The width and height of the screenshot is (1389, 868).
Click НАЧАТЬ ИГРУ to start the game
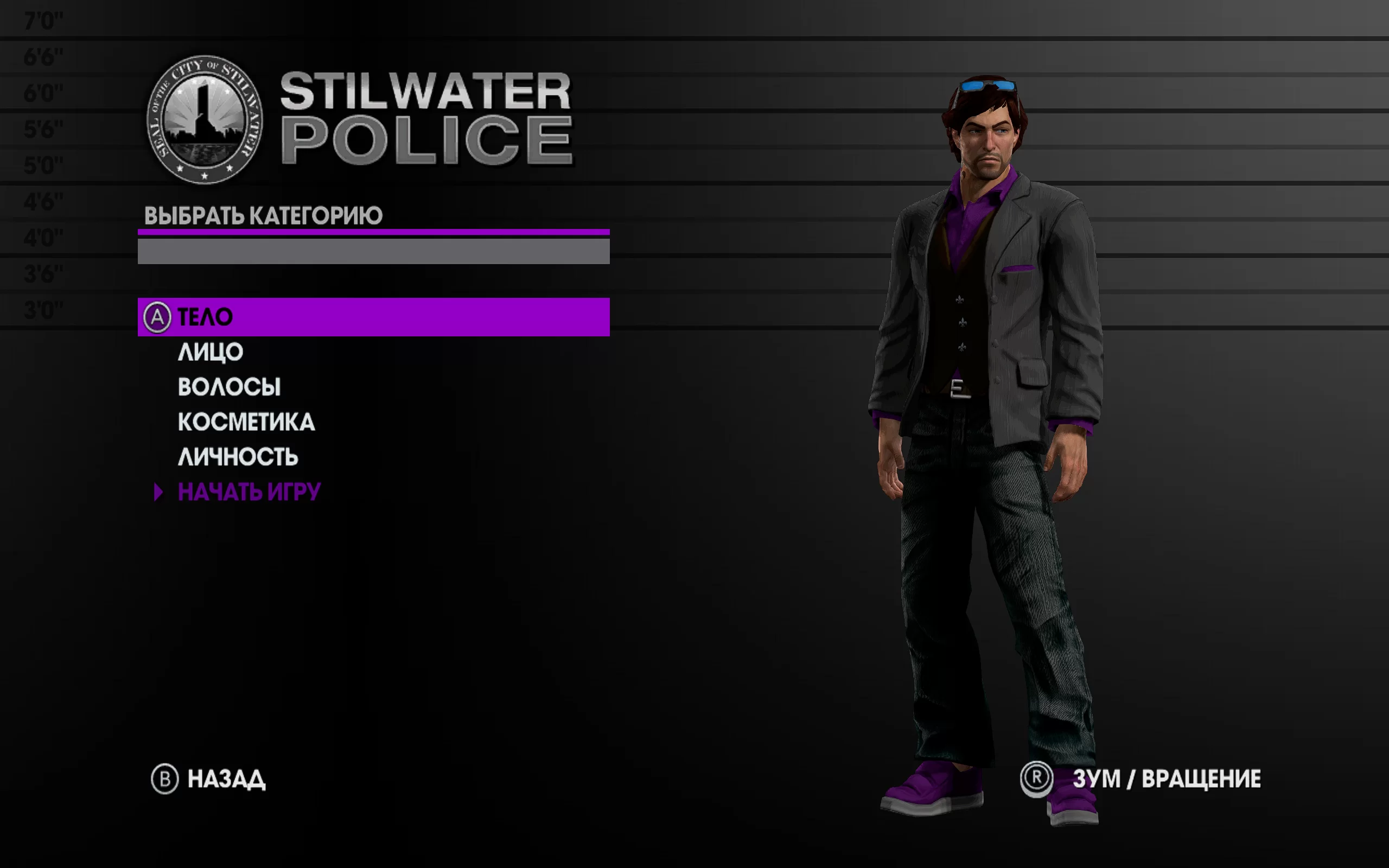(x=249, y=492)
